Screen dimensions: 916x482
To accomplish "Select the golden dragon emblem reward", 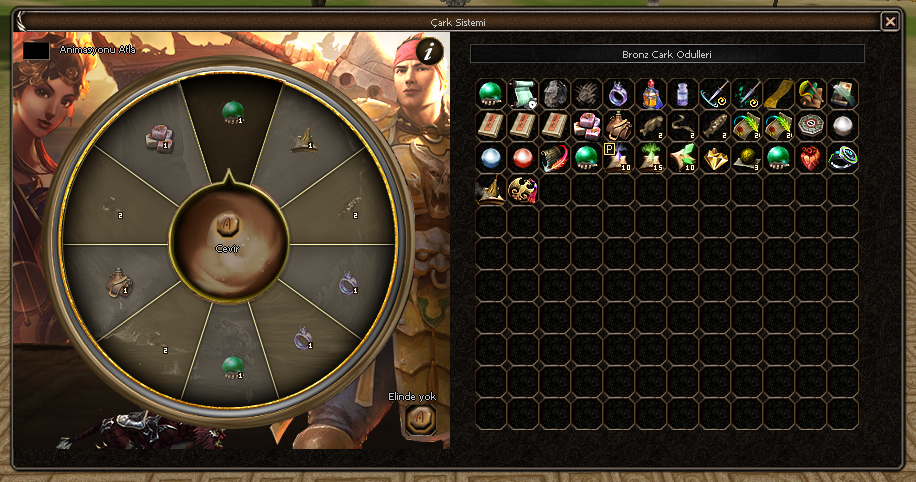I will click(x=523, y=190).
